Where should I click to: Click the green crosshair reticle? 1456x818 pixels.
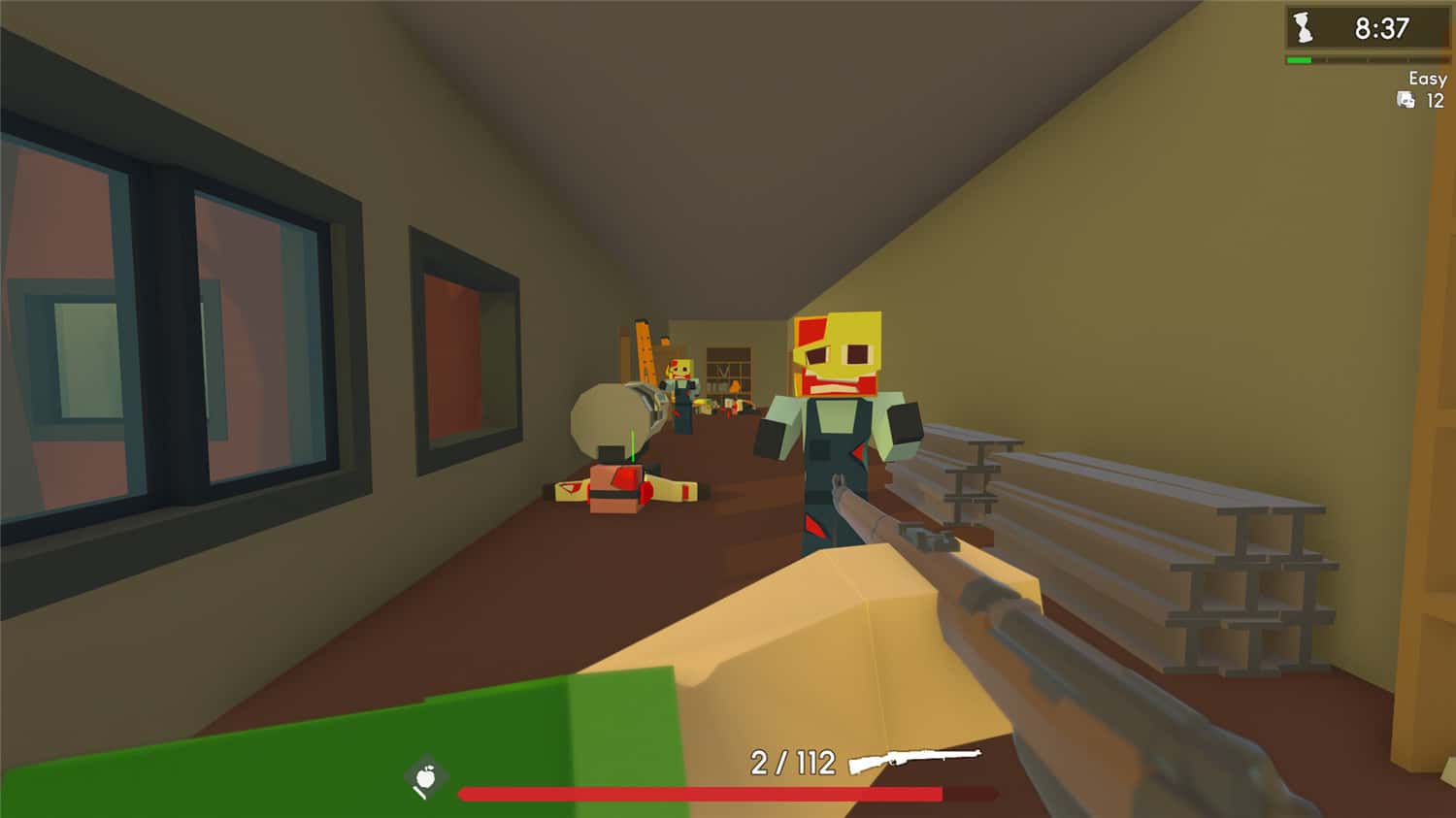pos(632,442)
